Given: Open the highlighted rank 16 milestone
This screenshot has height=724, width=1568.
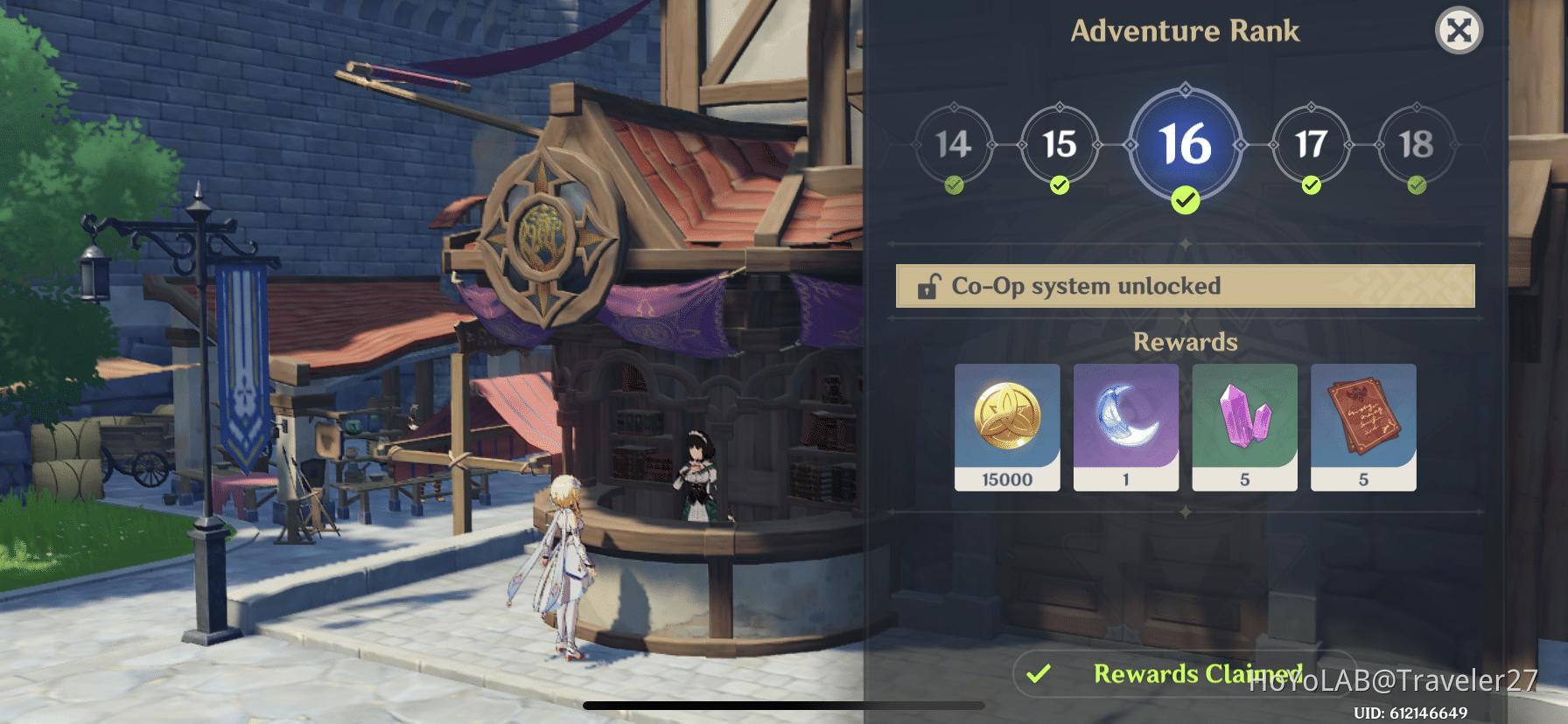Looking at the screenshot, I should [1186, 146].
